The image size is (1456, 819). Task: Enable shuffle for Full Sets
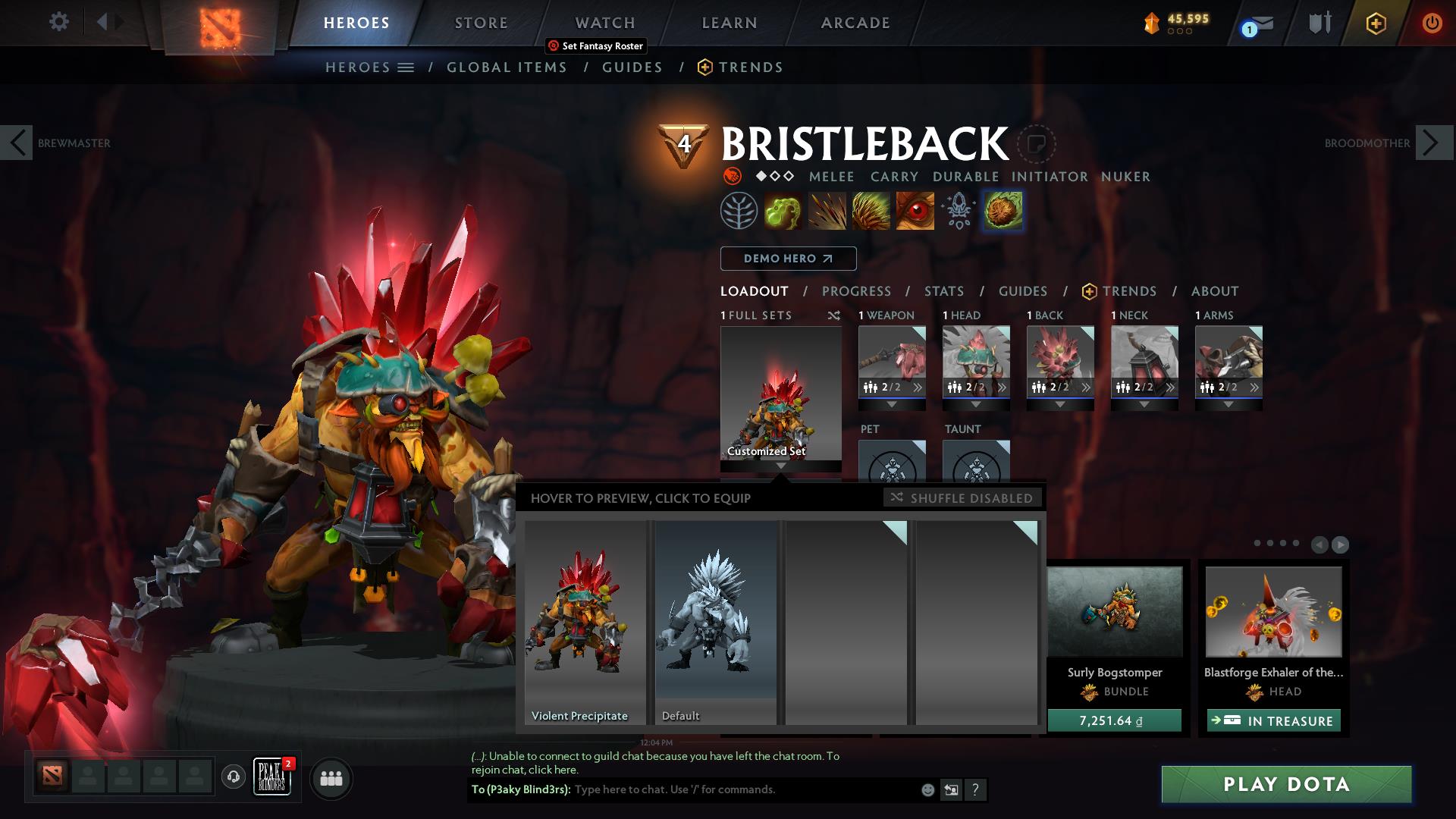coord(834,315)
